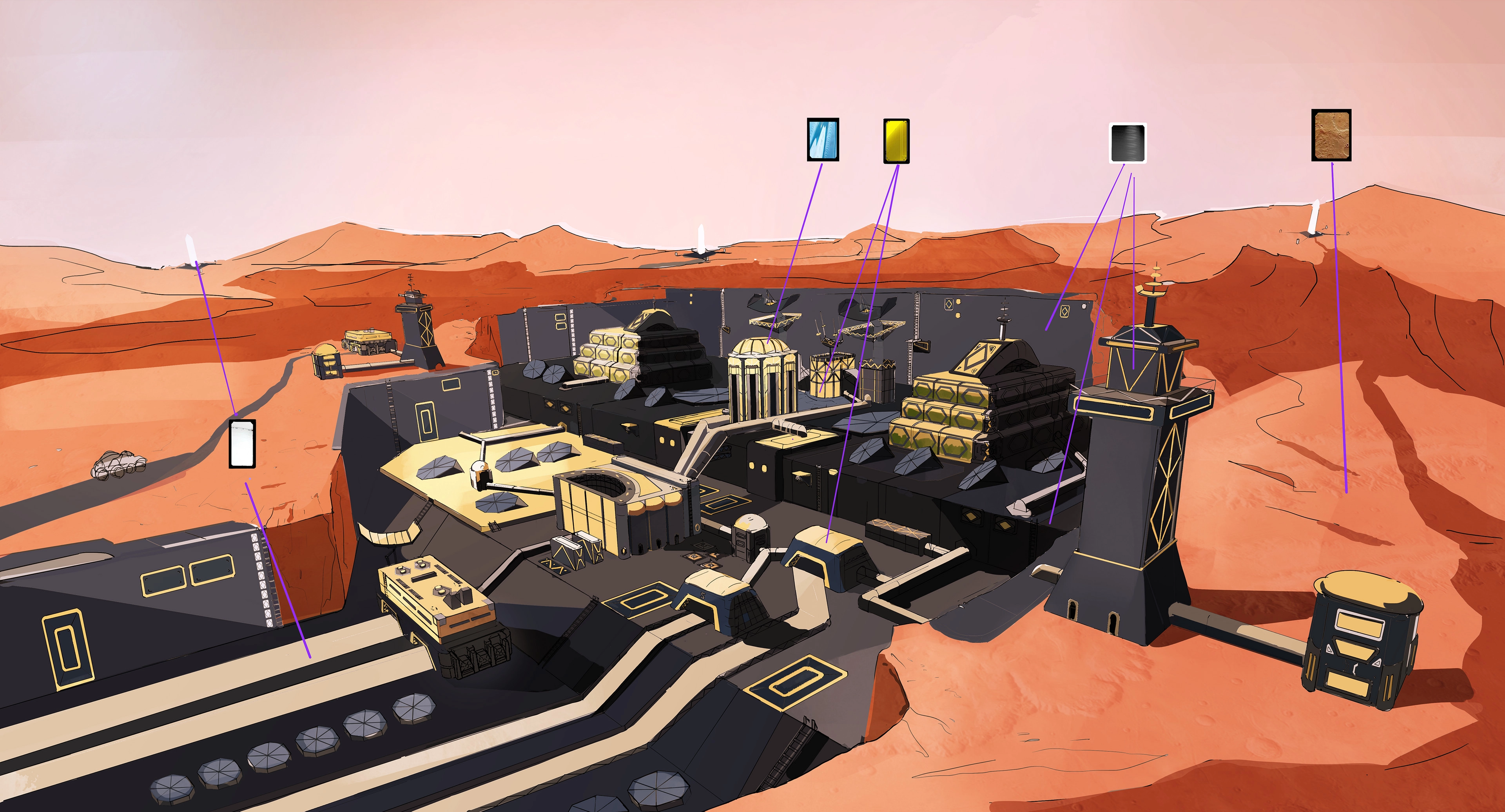The height and width of the screenshot is (812, 1505).
Task: Pick the dark ribbed metal swatch
Action: [1128, 143]
